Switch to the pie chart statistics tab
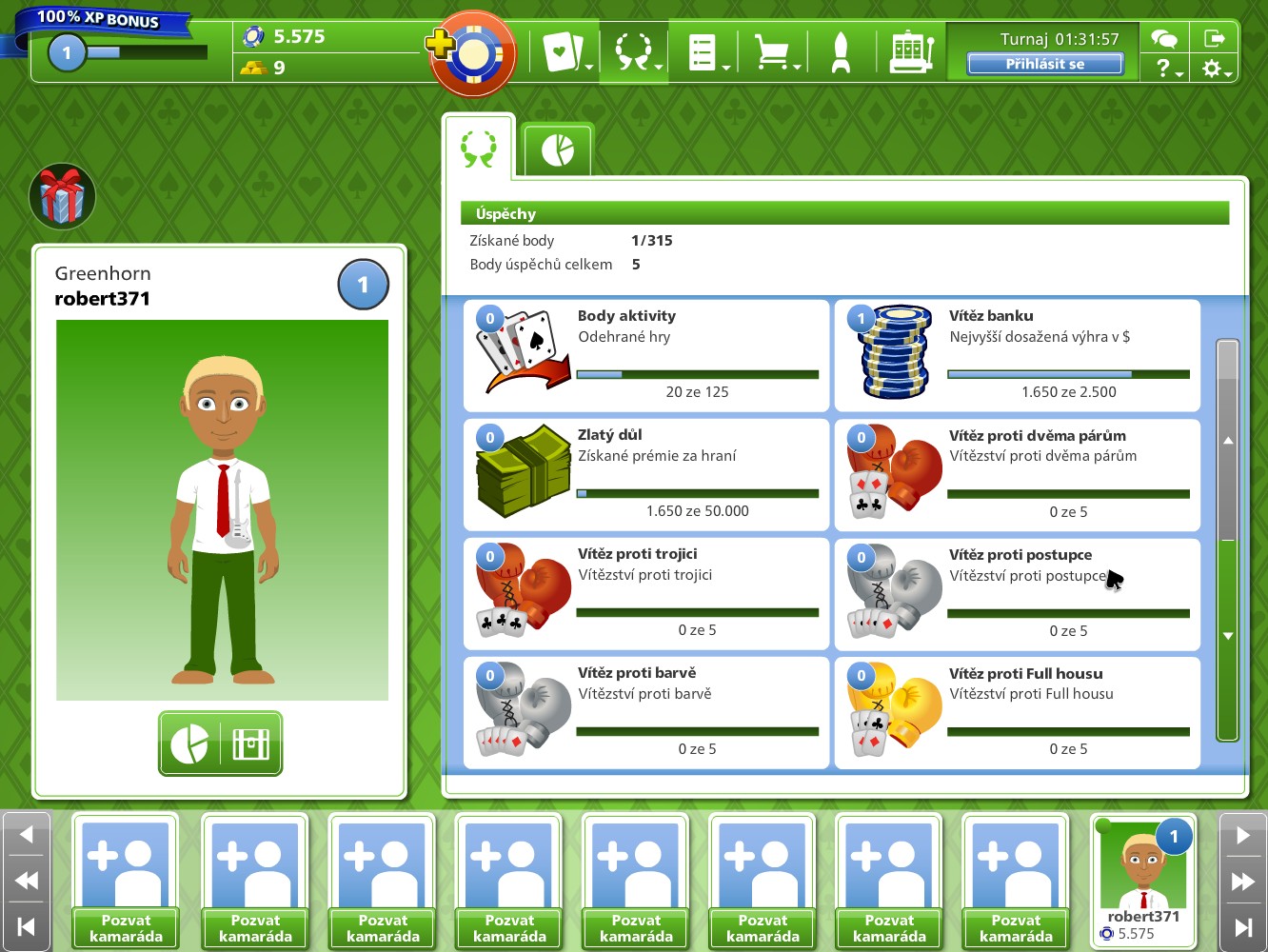 (x=558, y=150)
